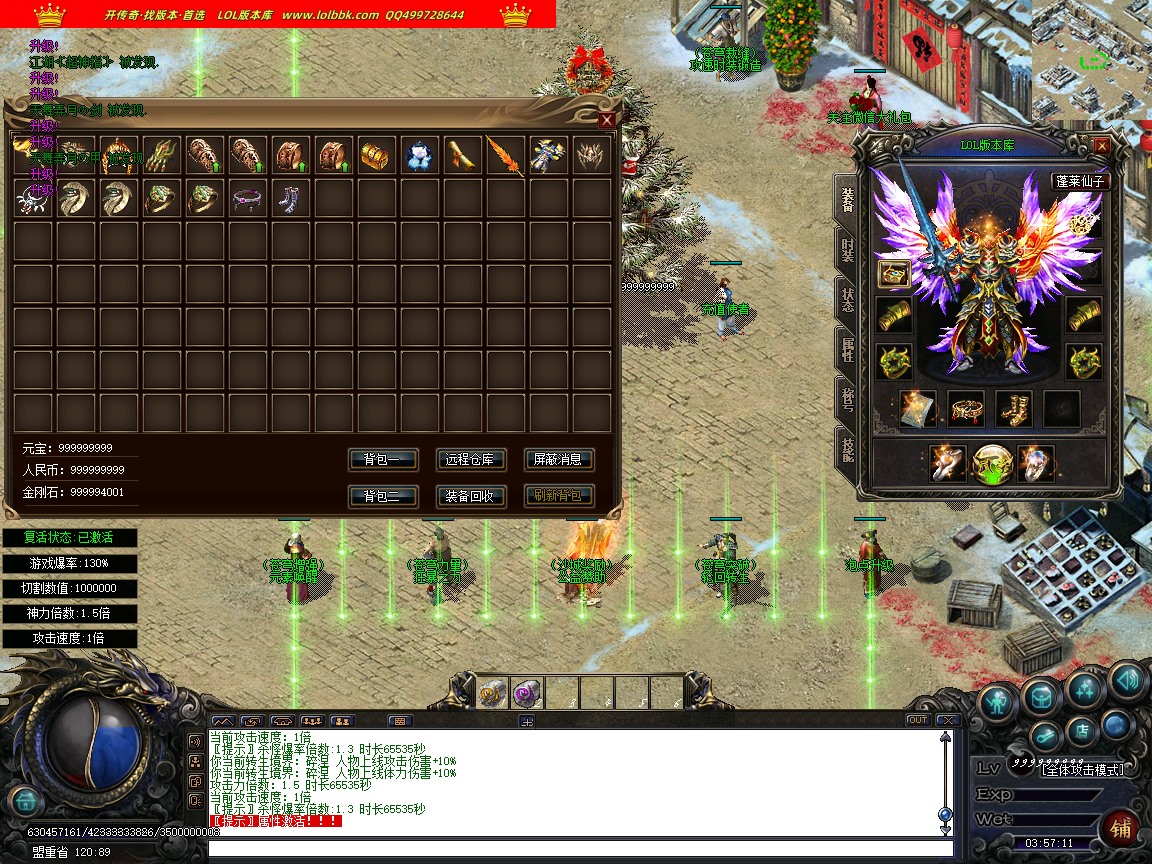
Task: Switch to bag one (背包一)
Action: pyautogui.click(x=382, y=460)
